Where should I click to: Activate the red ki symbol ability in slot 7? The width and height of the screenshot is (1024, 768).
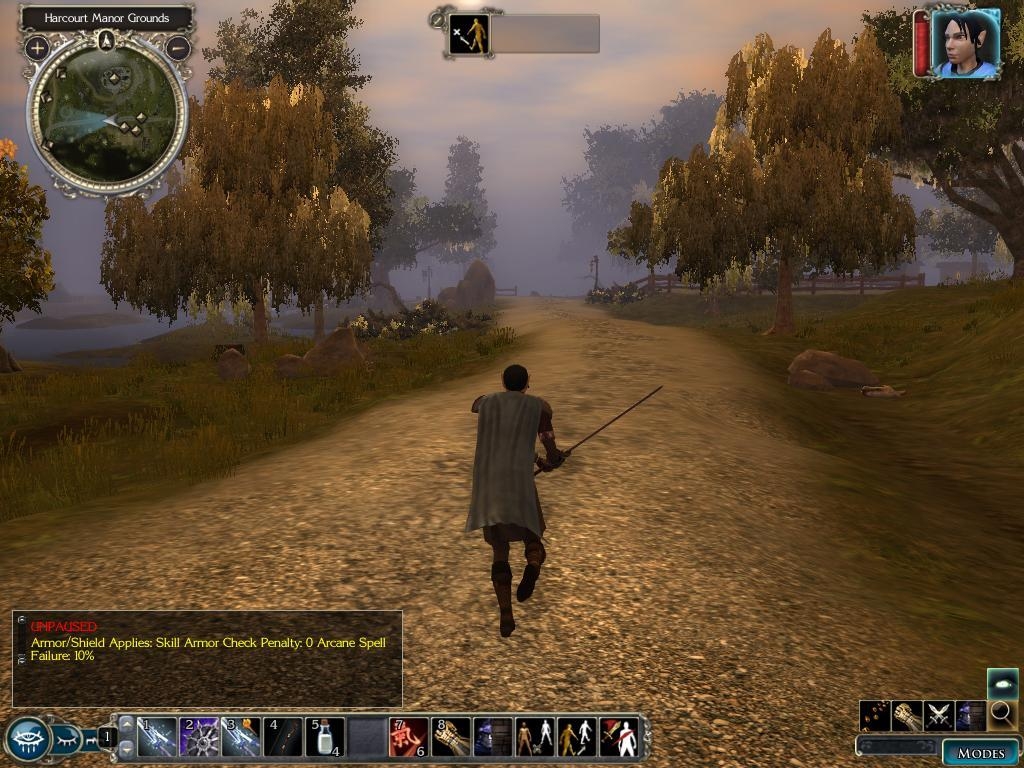click(x=408, y=737)
